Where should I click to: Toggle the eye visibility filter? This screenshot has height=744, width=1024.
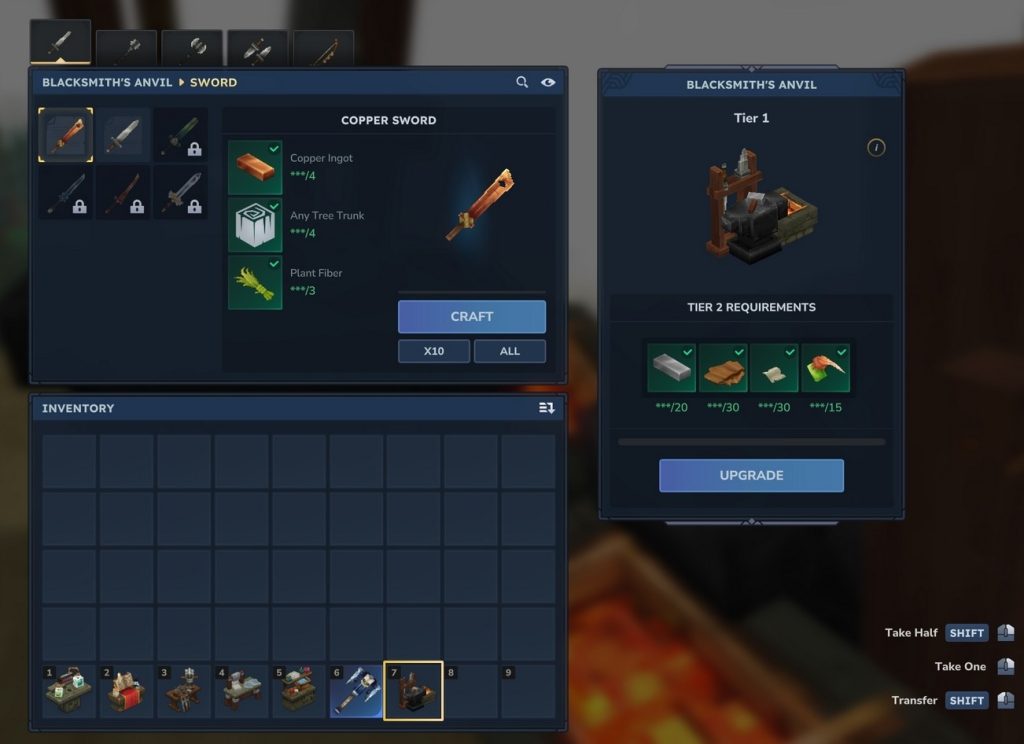pos(548,82)
